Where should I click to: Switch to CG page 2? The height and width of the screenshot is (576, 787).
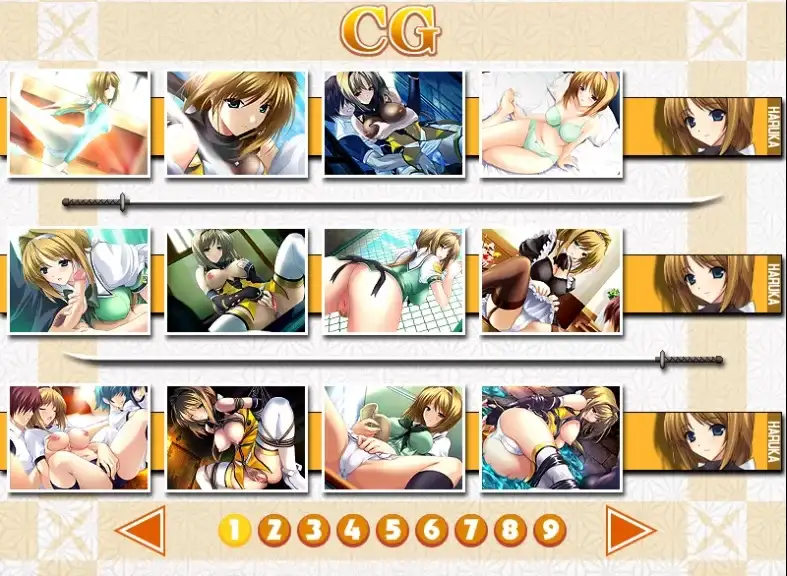pos(273,530)
